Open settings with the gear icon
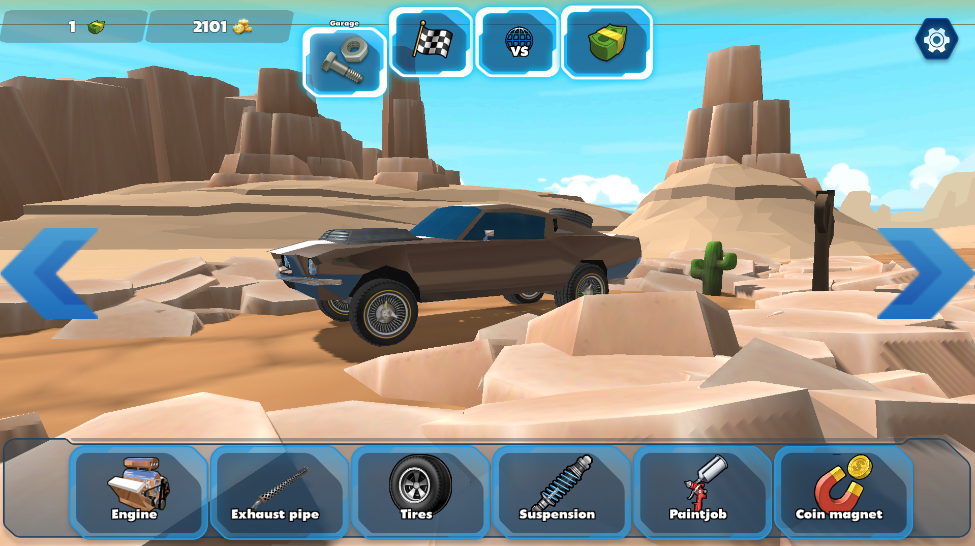Image resolution: width=975 pixels, height=546 pixels. [936, 40]
